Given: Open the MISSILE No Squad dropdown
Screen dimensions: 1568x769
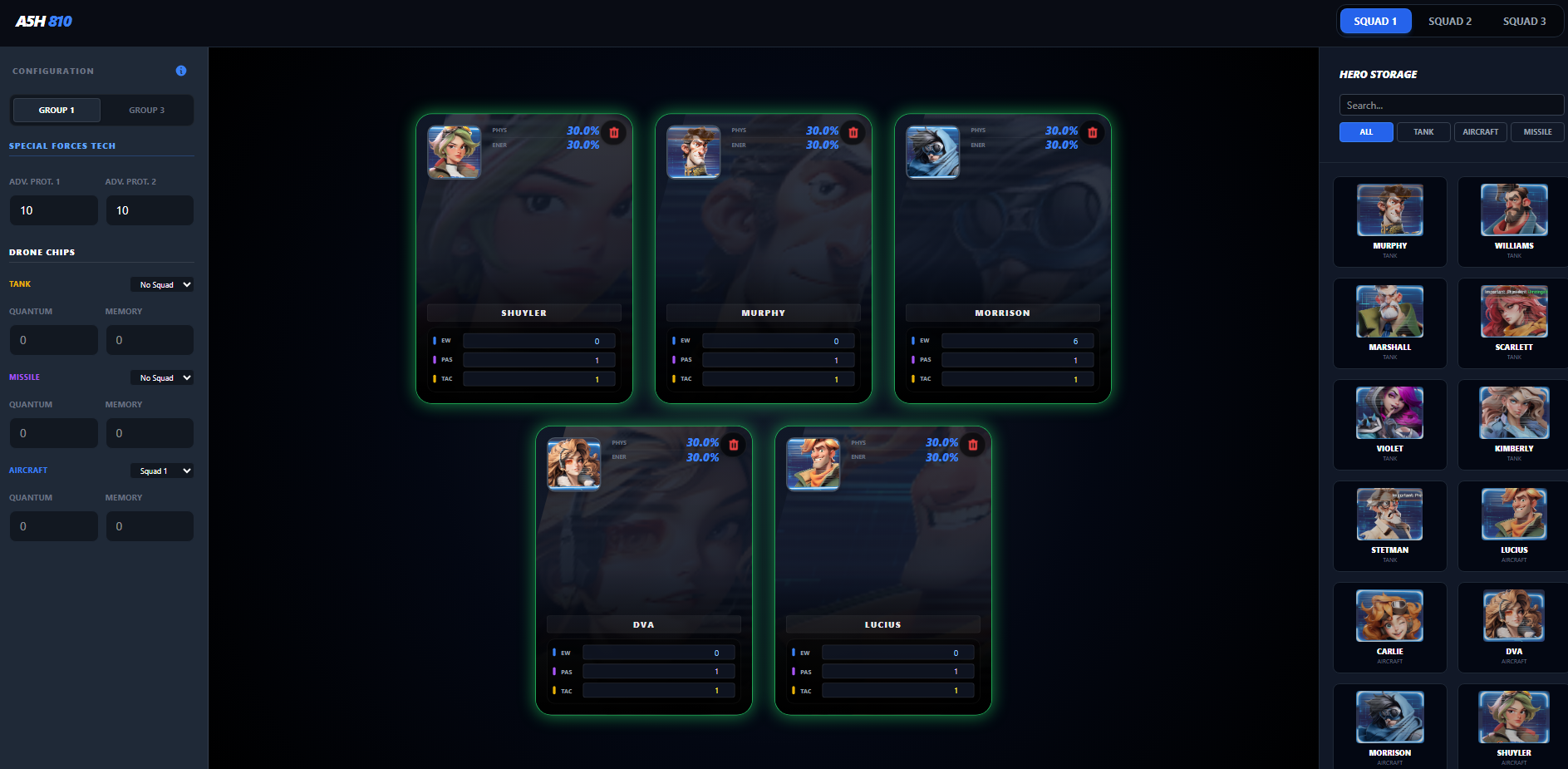Looking at the screenshot, I should pos(162,377).
